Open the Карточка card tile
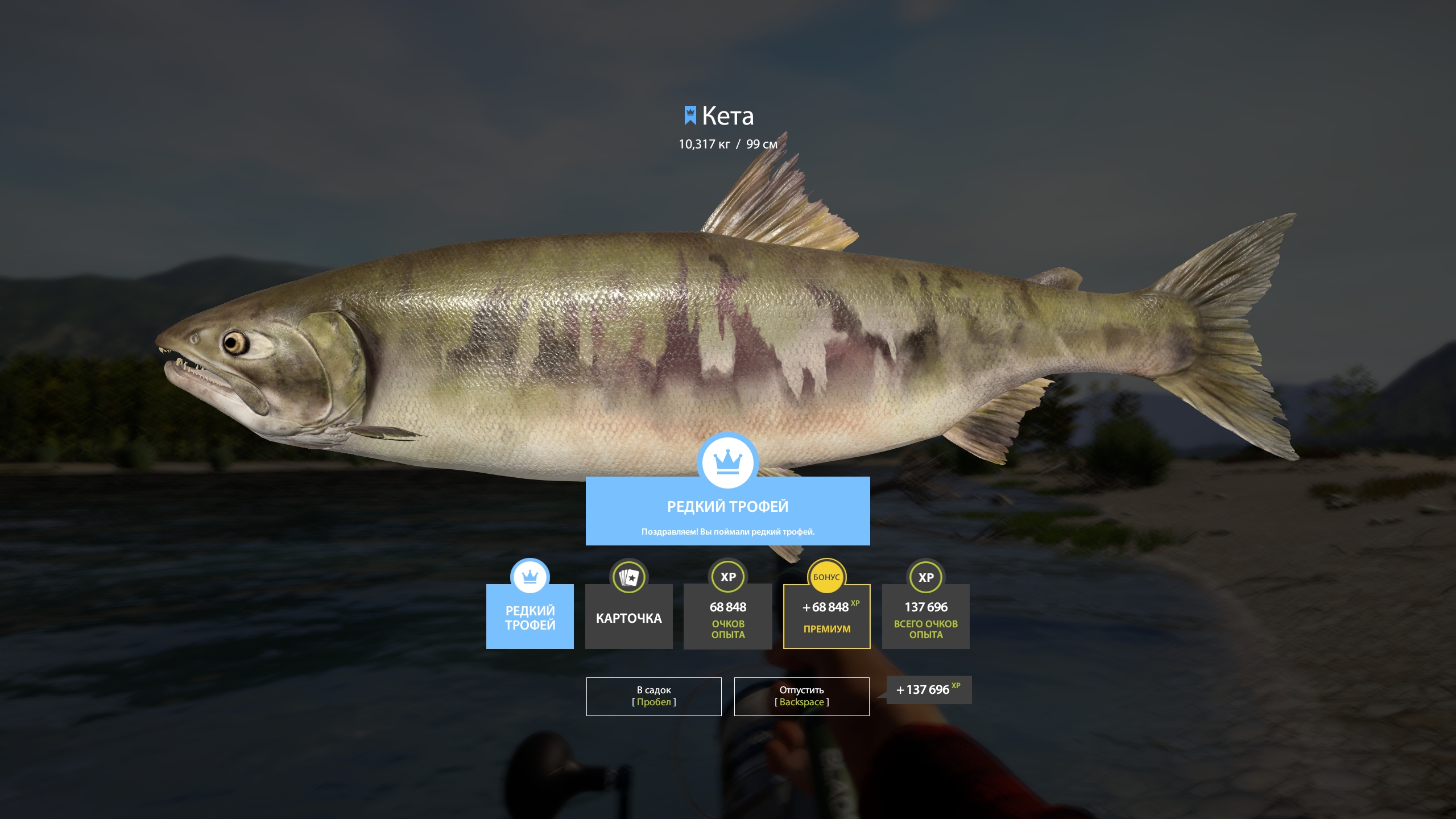Screen dimensions: 1456x819 coord(628,617)
